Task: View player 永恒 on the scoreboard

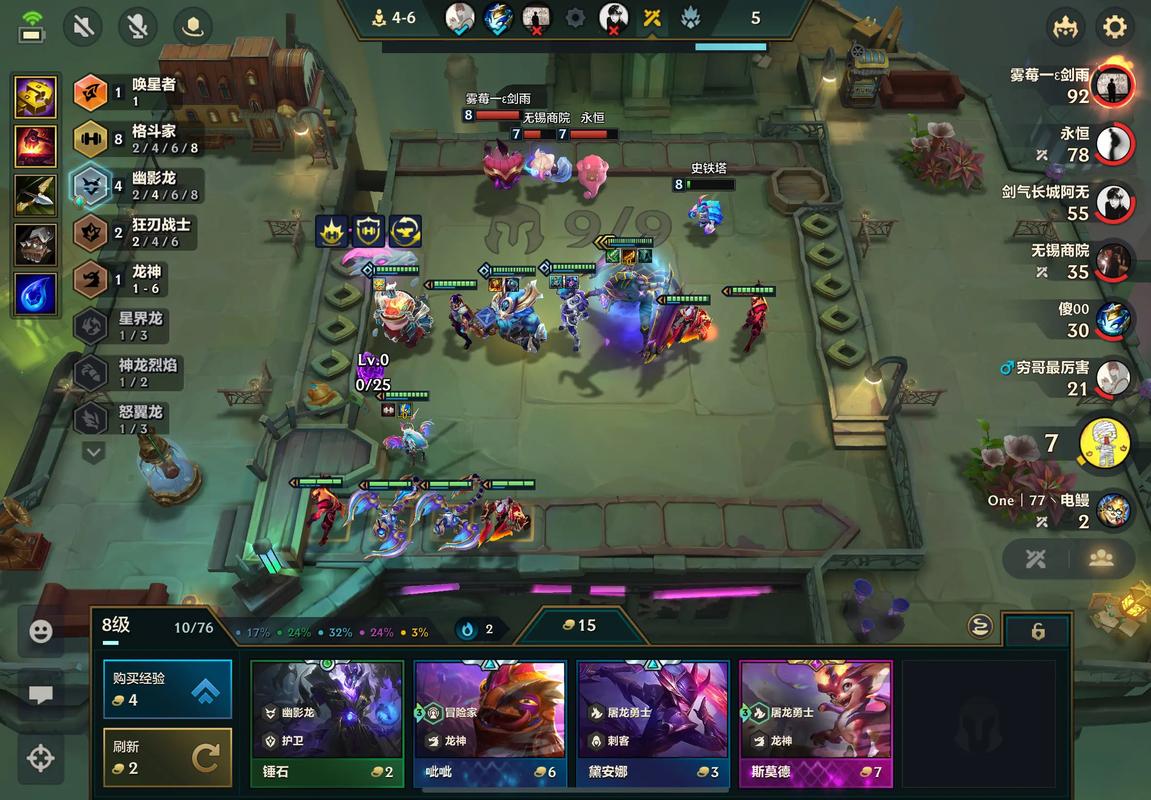Action: 1113,144
